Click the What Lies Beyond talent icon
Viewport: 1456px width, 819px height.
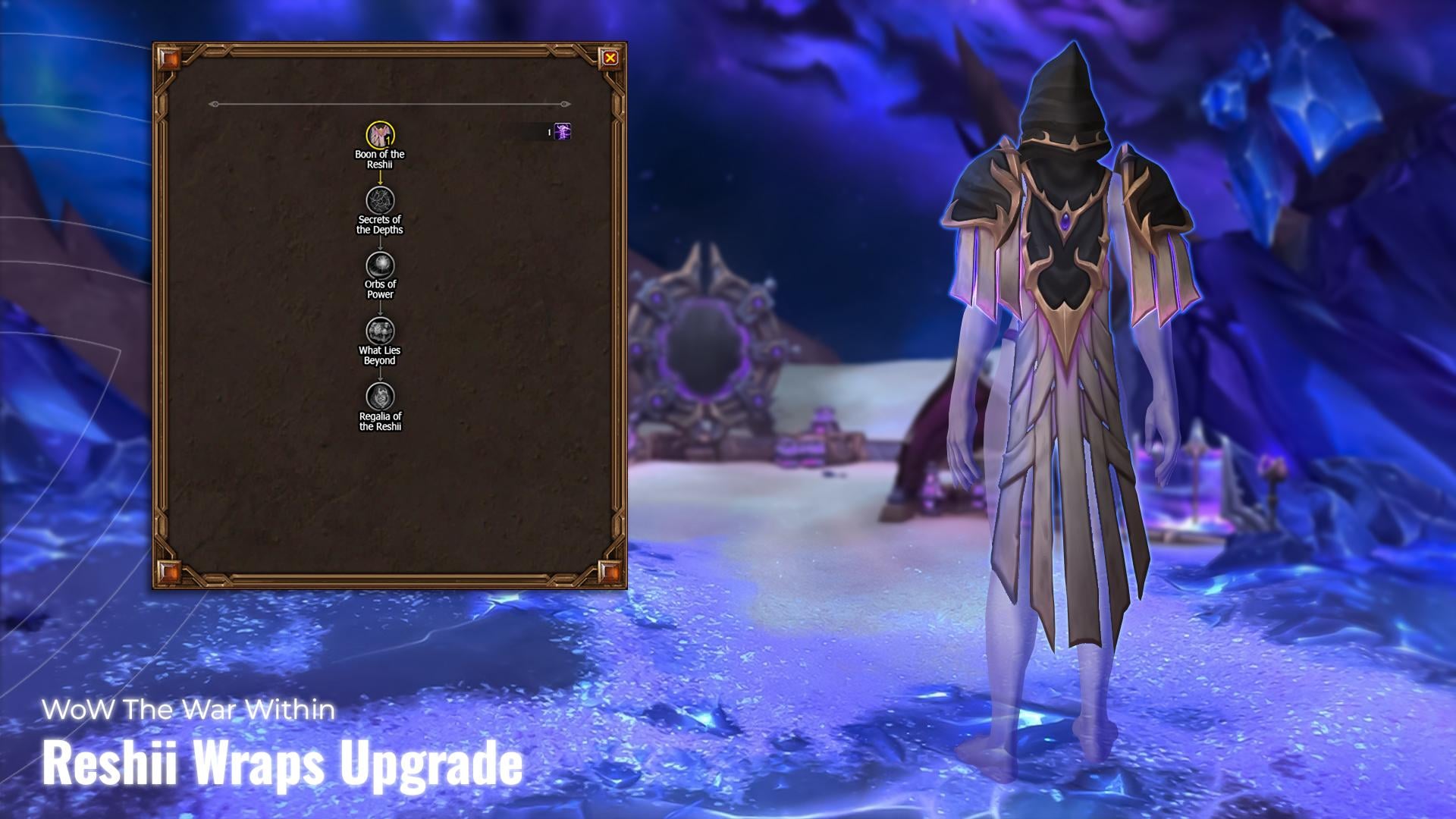coord(381,330)
